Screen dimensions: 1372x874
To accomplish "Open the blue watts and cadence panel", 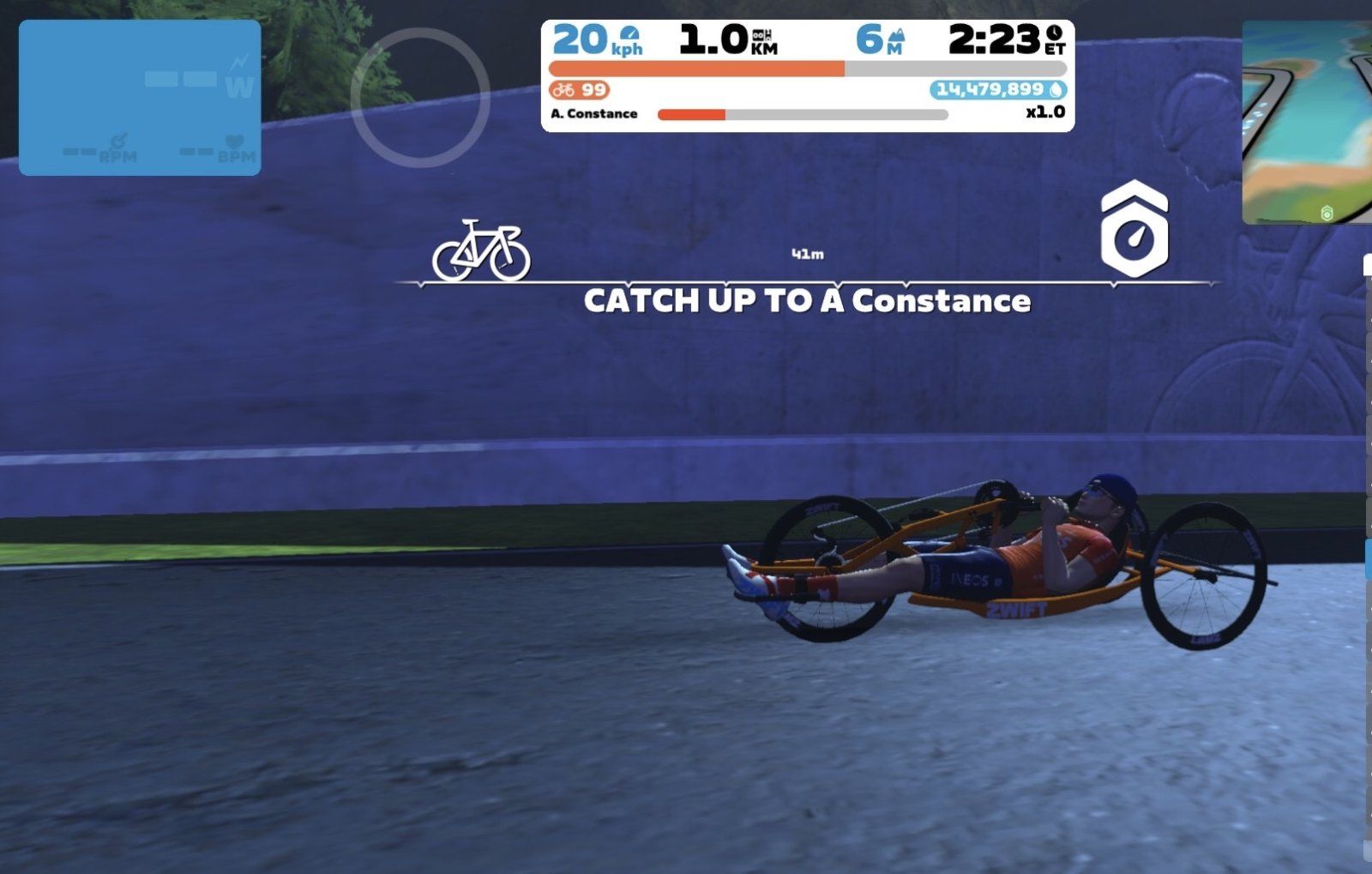I will click(x=140, y=98).
